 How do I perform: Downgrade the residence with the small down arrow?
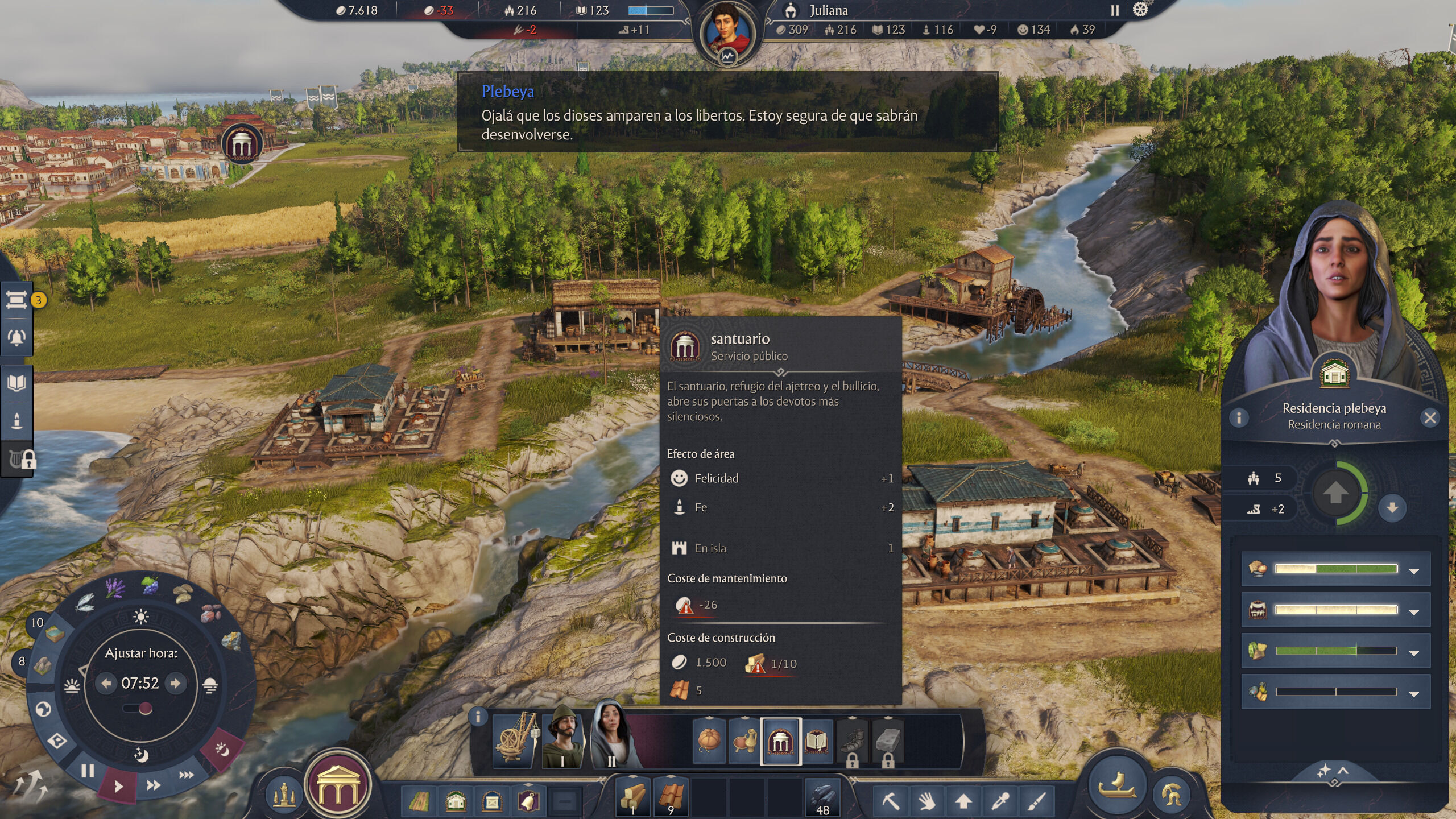tap(1392, 507)
